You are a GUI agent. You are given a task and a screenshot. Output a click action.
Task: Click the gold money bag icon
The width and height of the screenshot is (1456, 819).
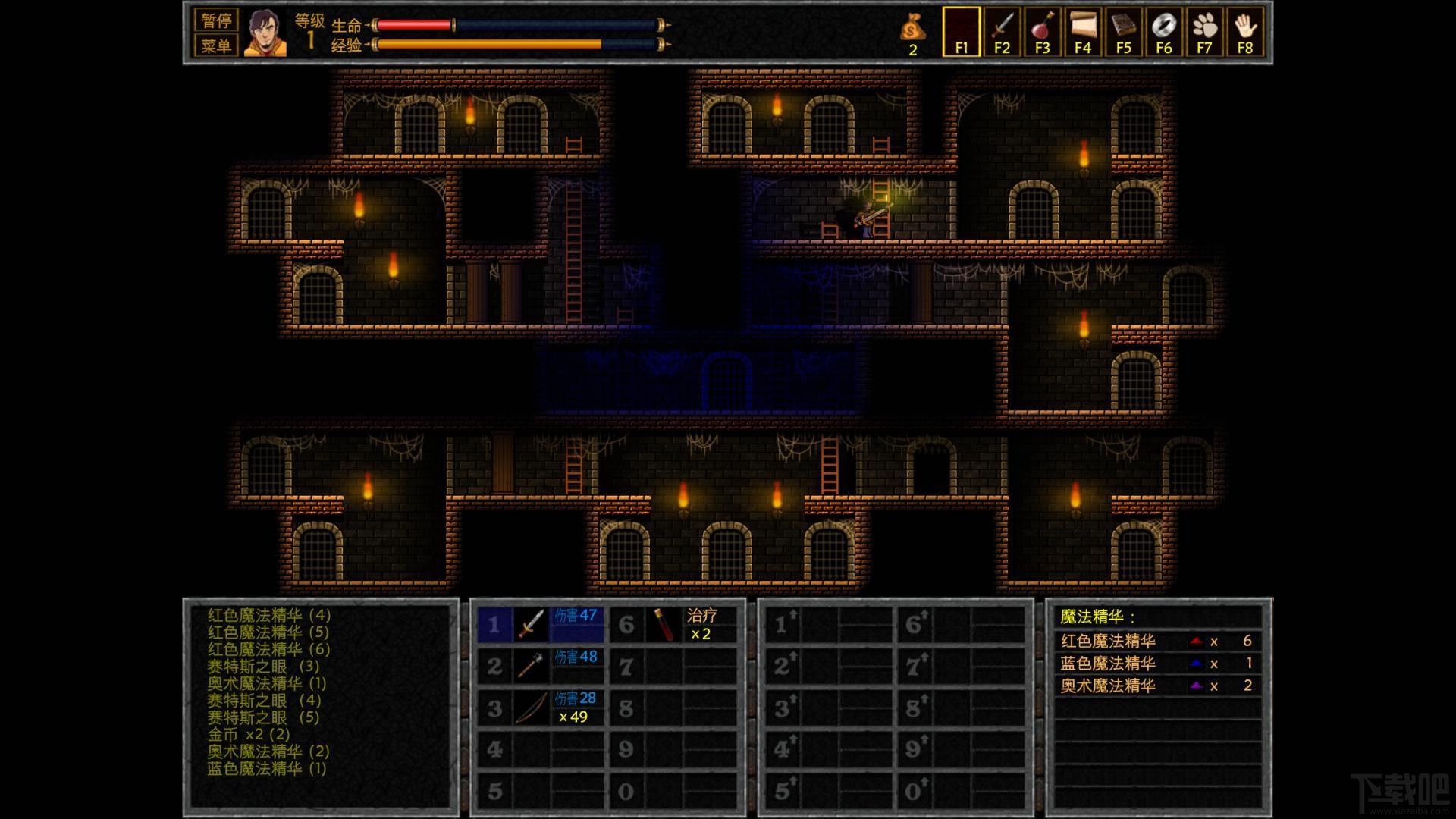pyautogui.click(x=912, y=30)
